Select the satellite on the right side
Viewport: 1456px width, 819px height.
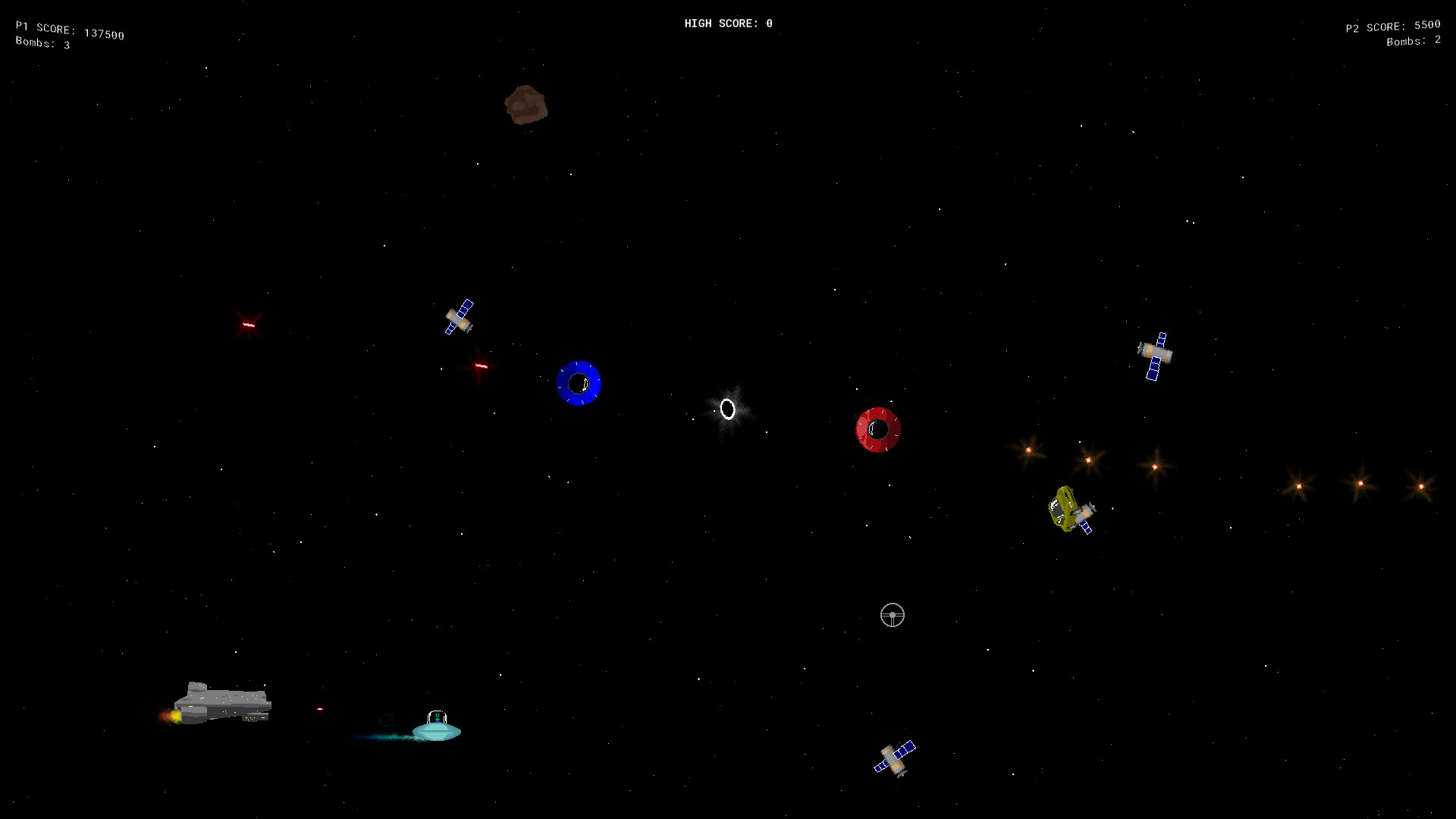point(1155,353)
